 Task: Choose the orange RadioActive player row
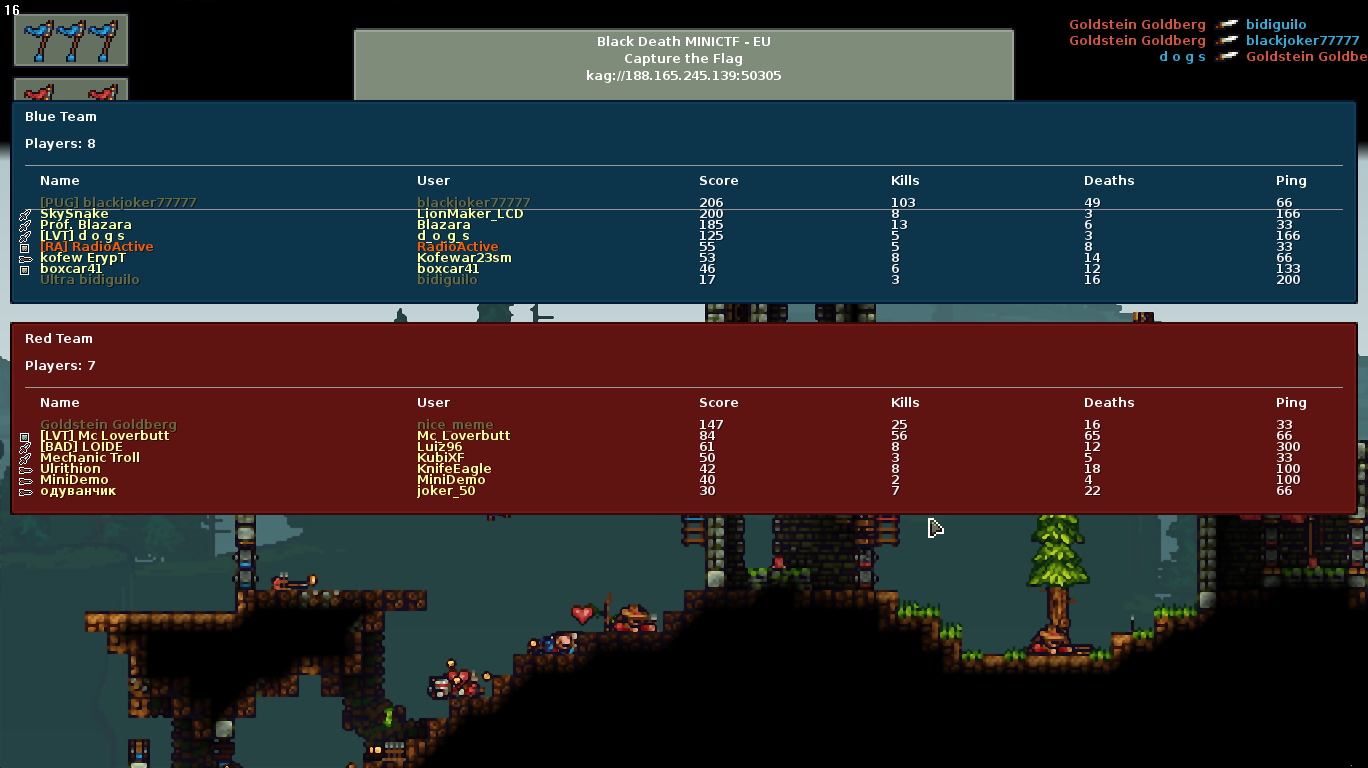[x=97, y=247]
